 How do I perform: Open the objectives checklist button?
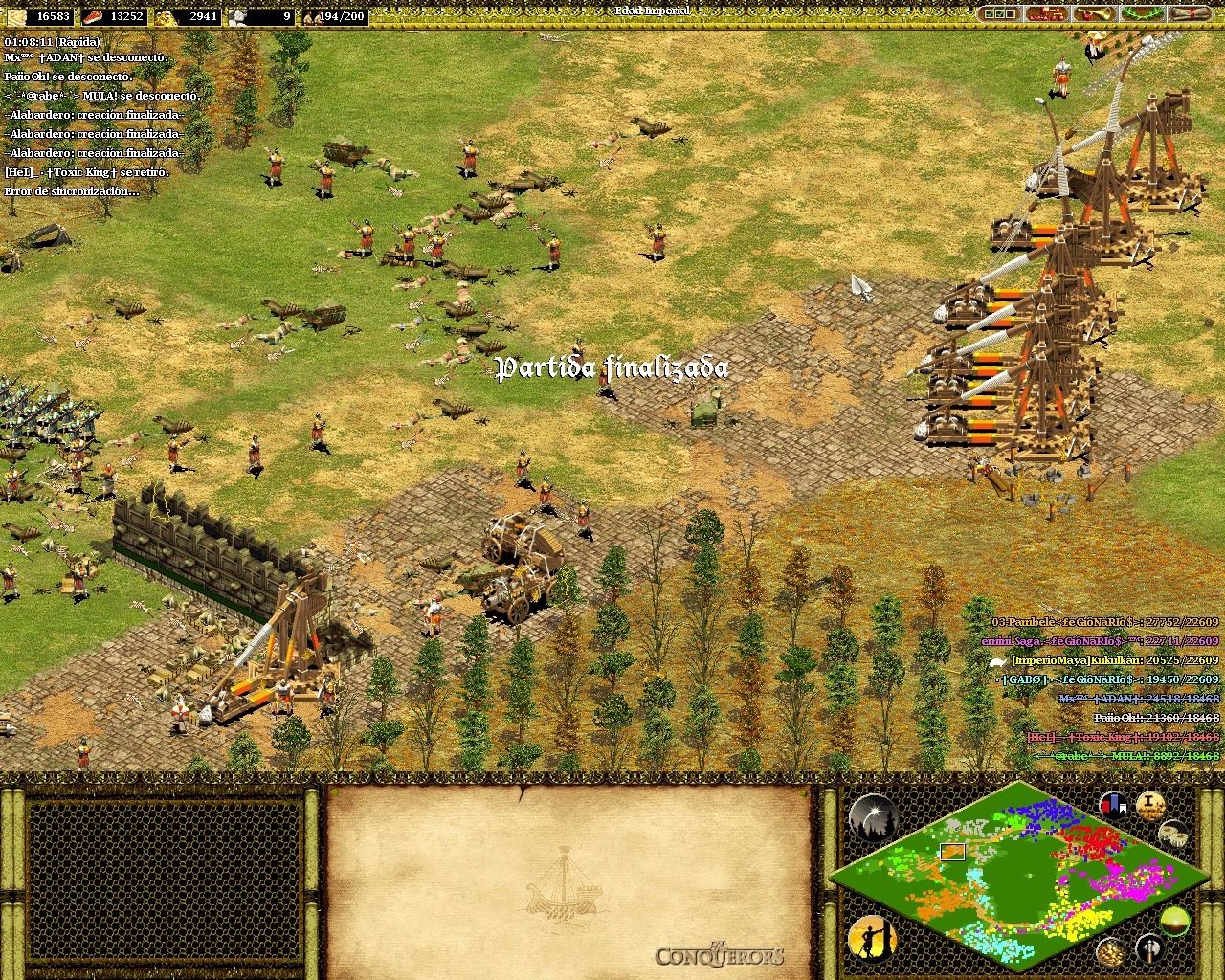point(998,14)
